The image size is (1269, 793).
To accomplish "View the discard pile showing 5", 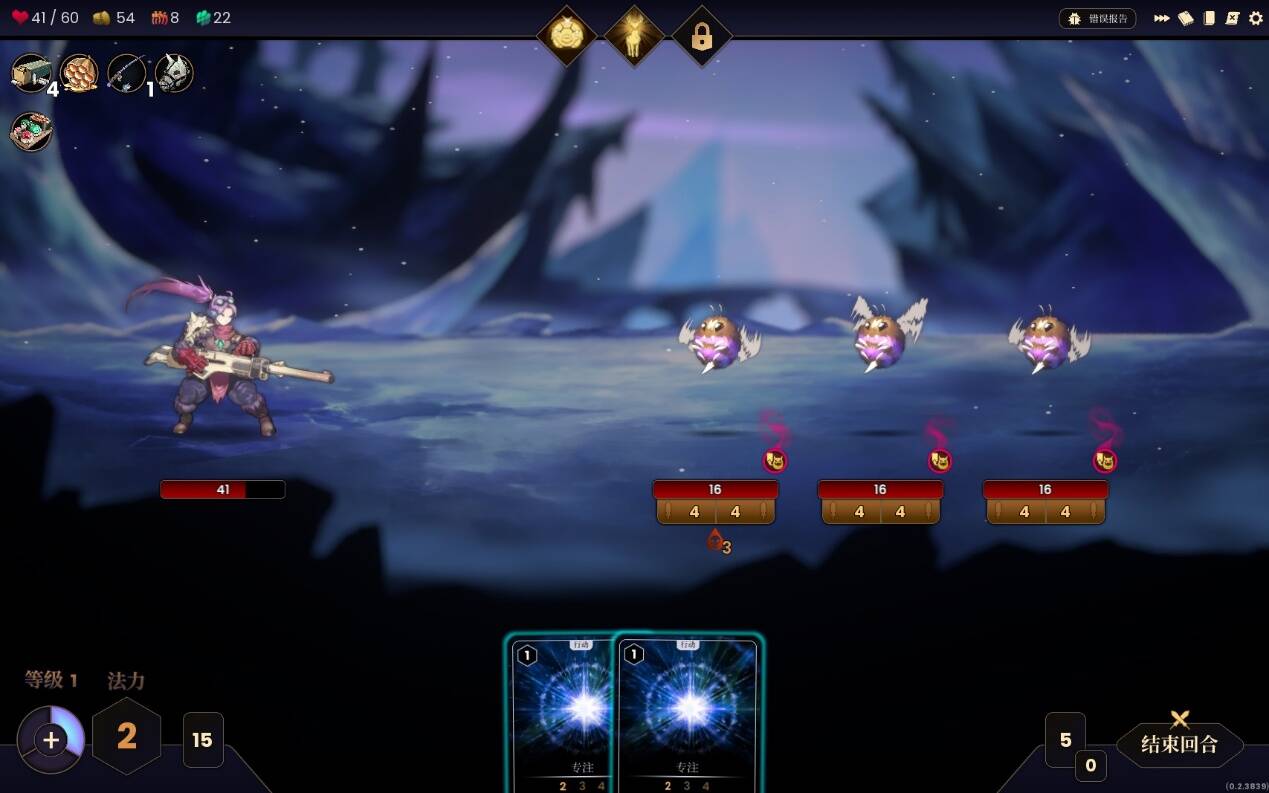I will click(1065, 740).
